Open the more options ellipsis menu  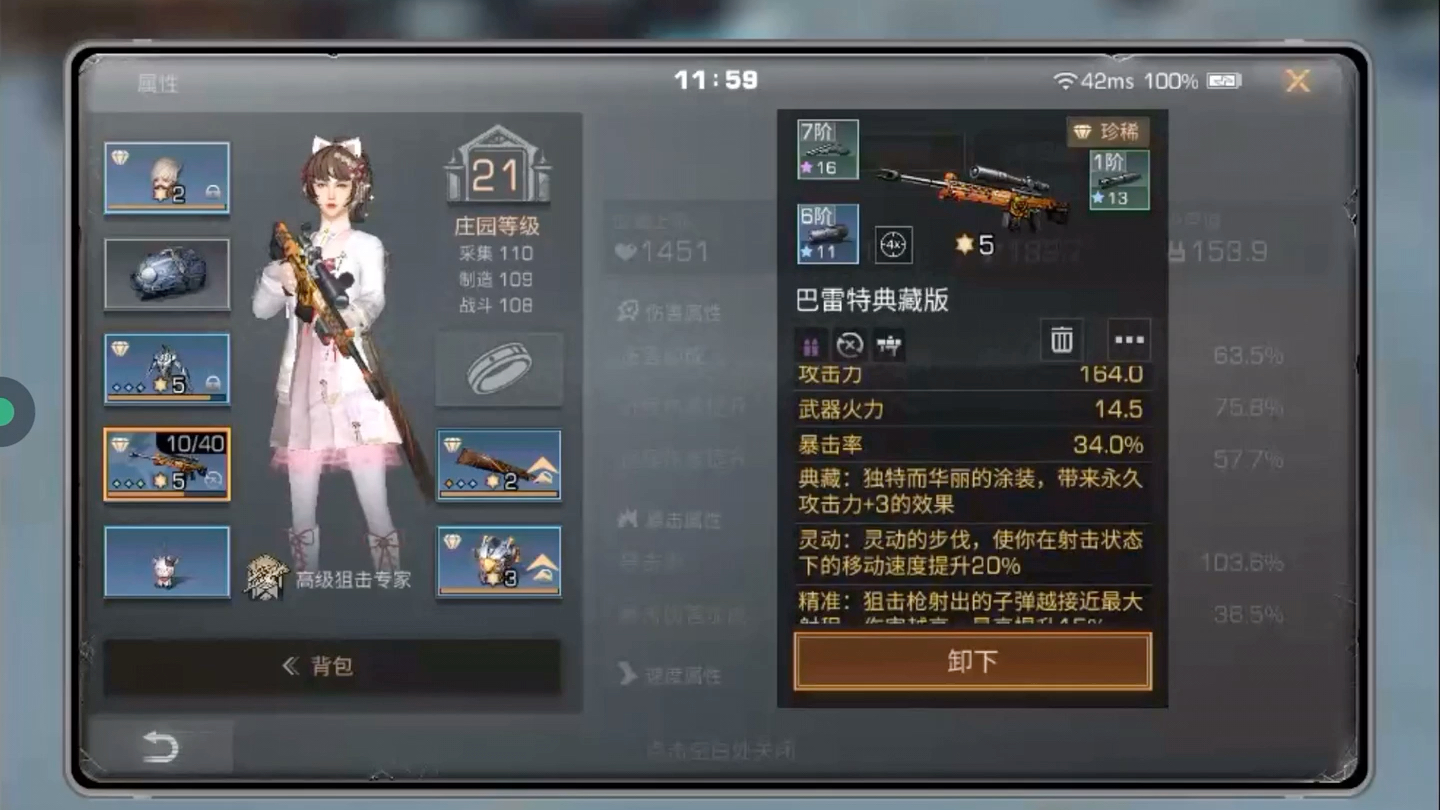click(x=1127, y=341)
